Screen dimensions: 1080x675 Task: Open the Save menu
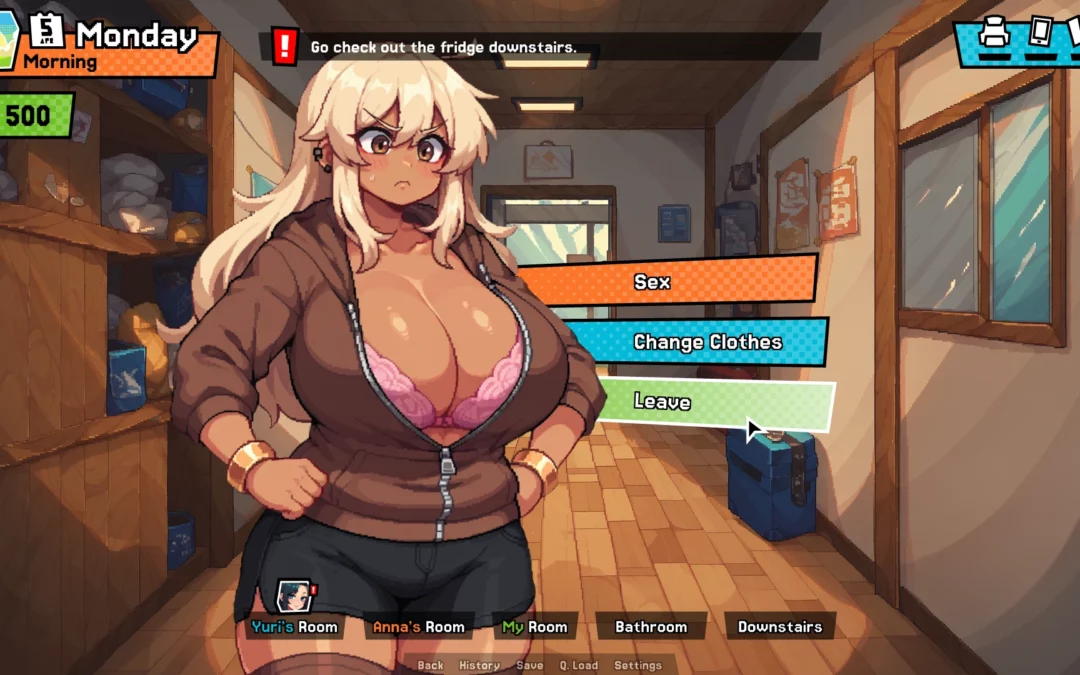pos(530,665)
